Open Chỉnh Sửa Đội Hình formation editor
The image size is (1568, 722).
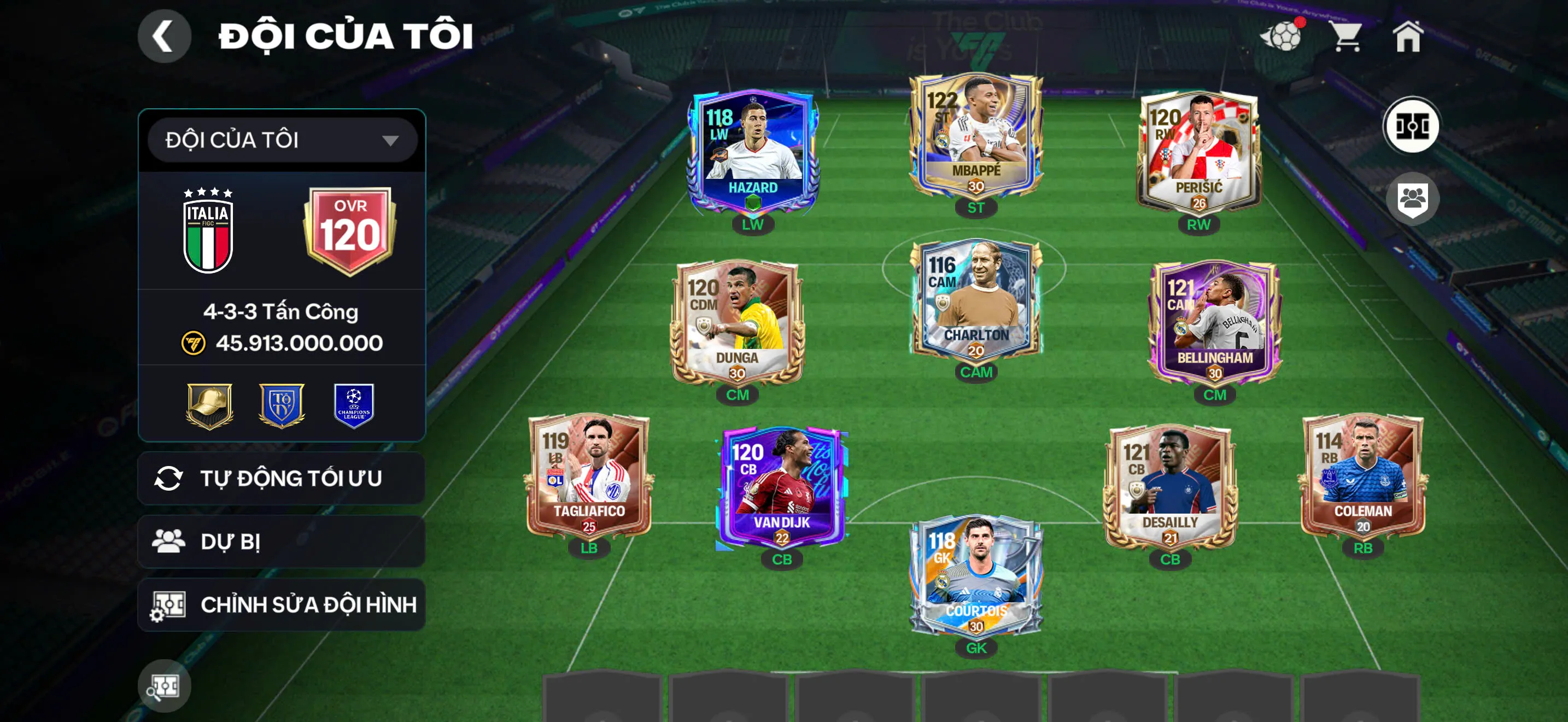pyautogui.click(x=282, y=604)
